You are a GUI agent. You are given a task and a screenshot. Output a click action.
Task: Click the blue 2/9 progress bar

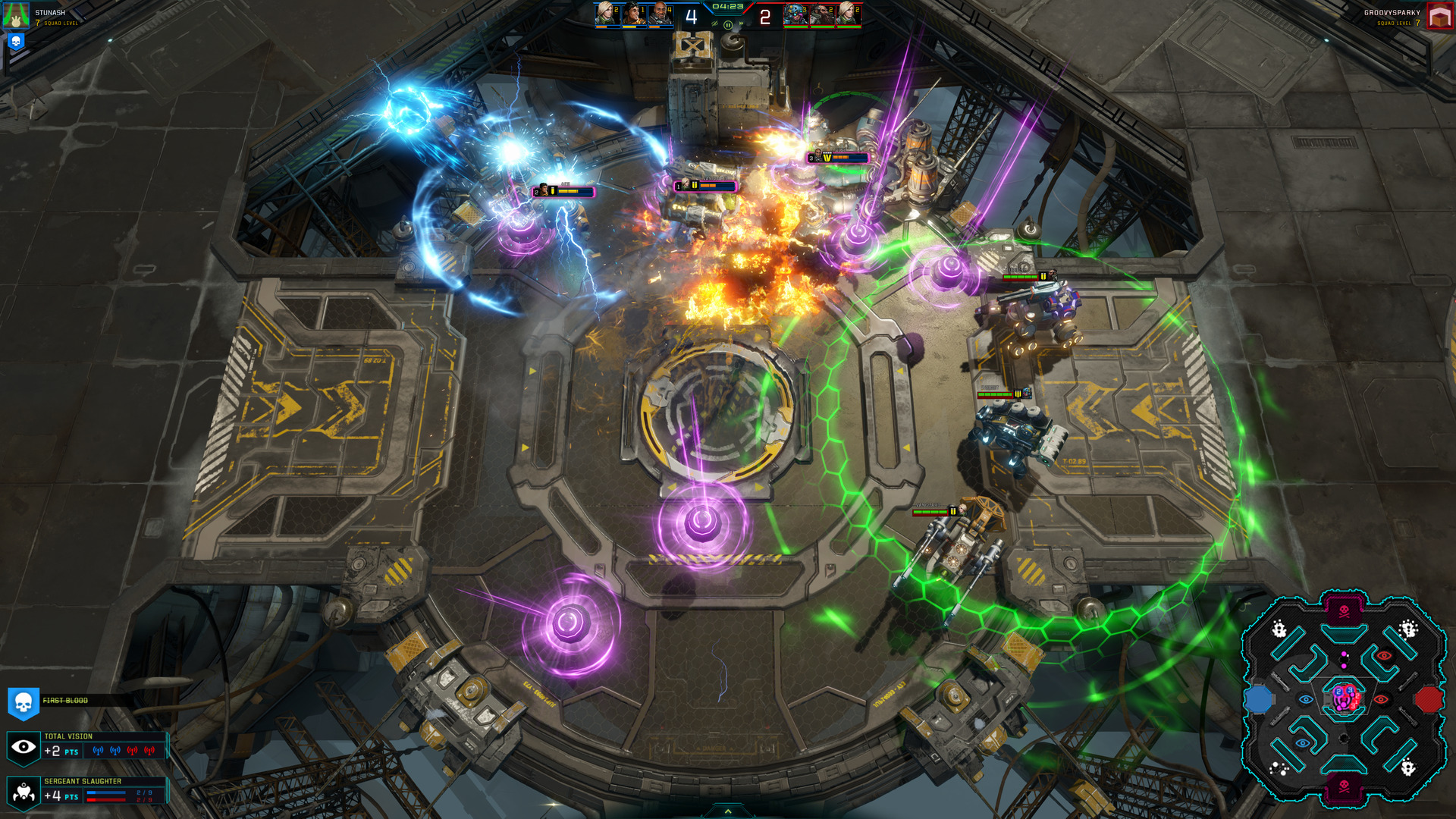click(106, 792)
